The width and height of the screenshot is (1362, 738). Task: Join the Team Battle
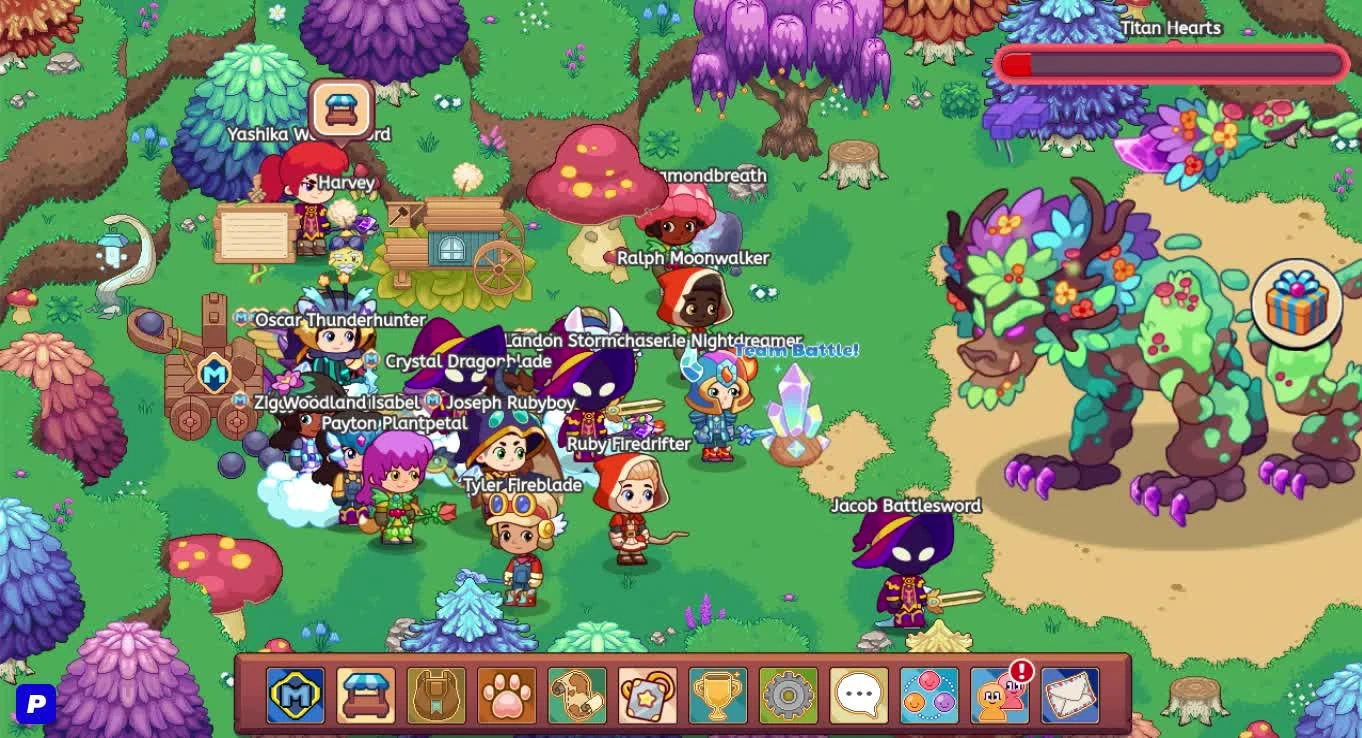click(795, 349)
